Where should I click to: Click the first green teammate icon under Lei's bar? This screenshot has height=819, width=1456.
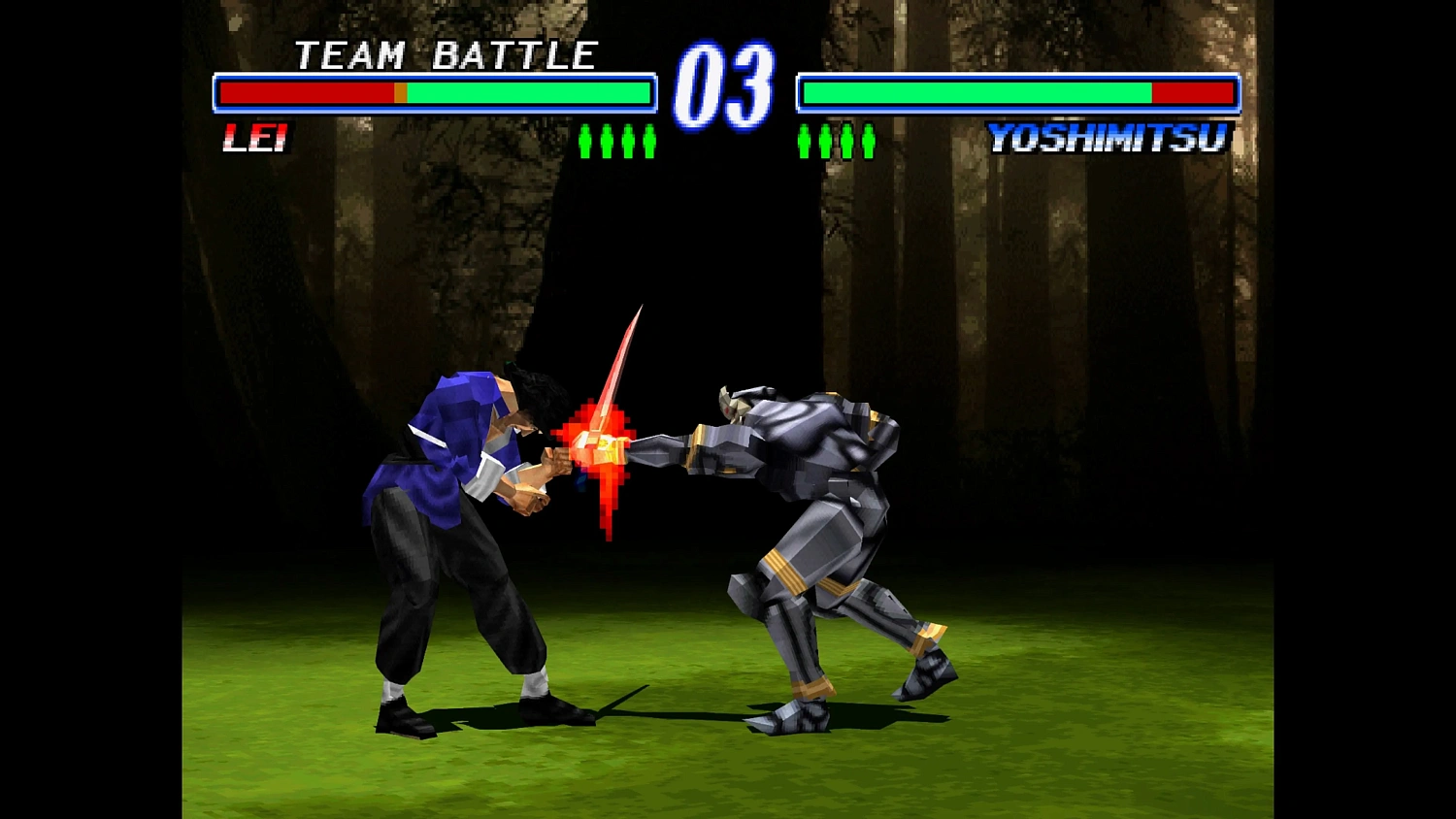coord(584,143)
